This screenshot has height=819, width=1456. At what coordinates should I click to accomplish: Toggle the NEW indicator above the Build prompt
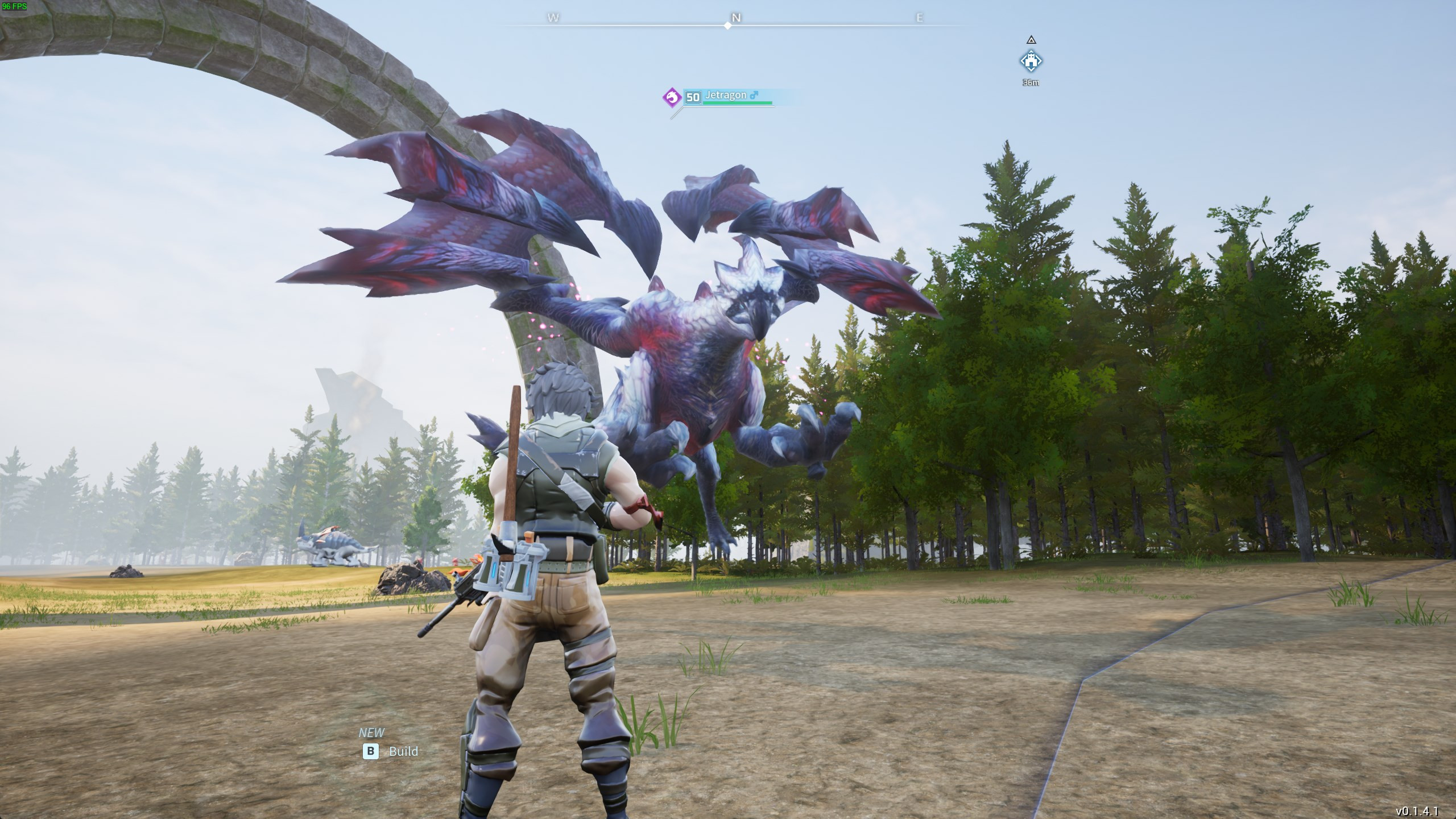[373, 733]
